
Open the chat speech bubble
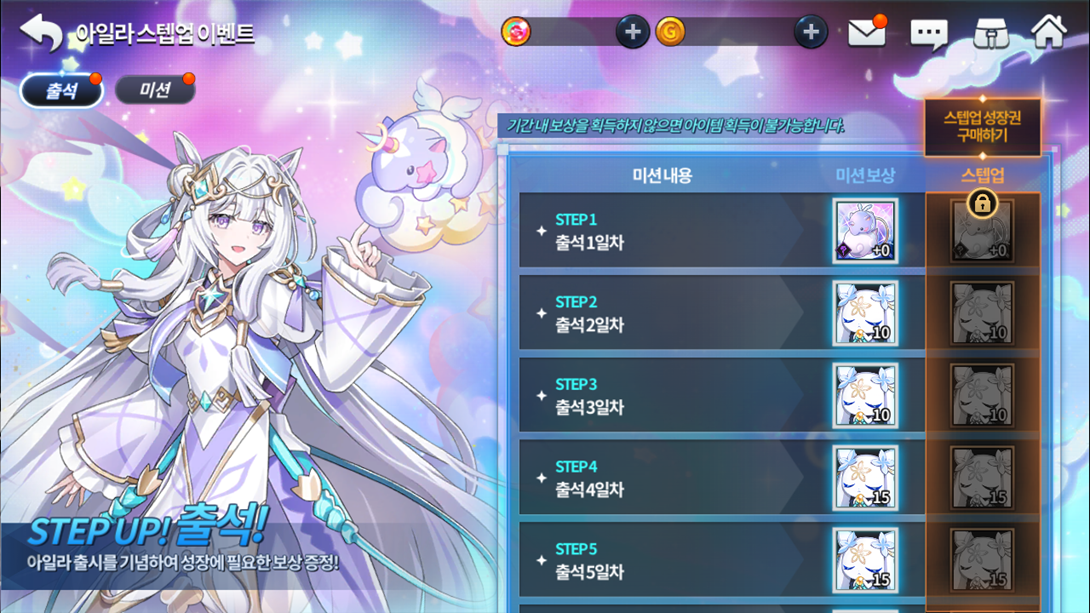(x=928, y=34)
